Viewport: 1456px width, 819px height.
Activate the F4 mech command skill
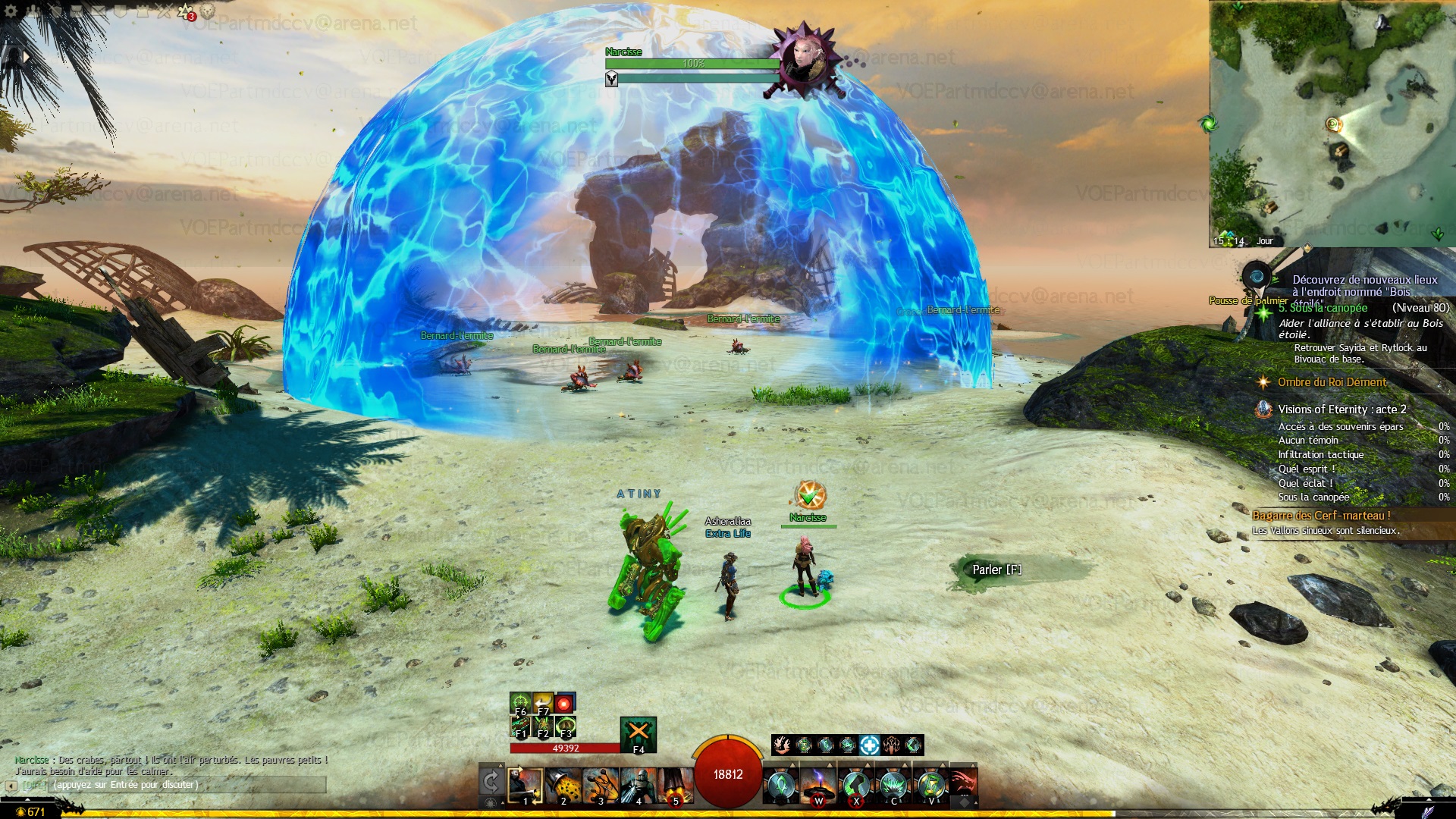pos(639,733)
